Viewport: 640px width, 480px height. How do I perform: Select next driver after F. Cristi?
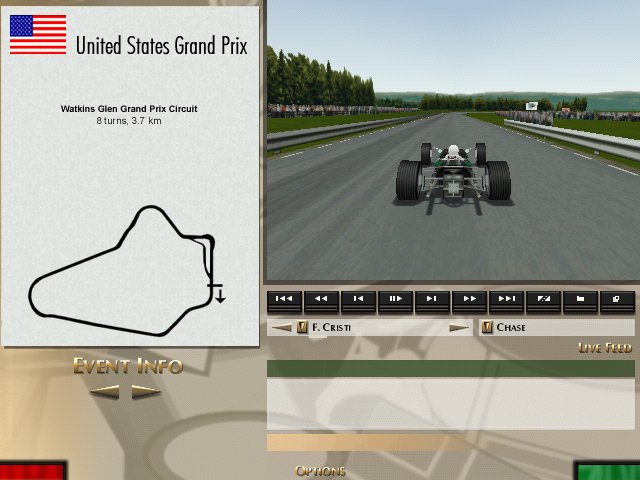tap(459, 328)
